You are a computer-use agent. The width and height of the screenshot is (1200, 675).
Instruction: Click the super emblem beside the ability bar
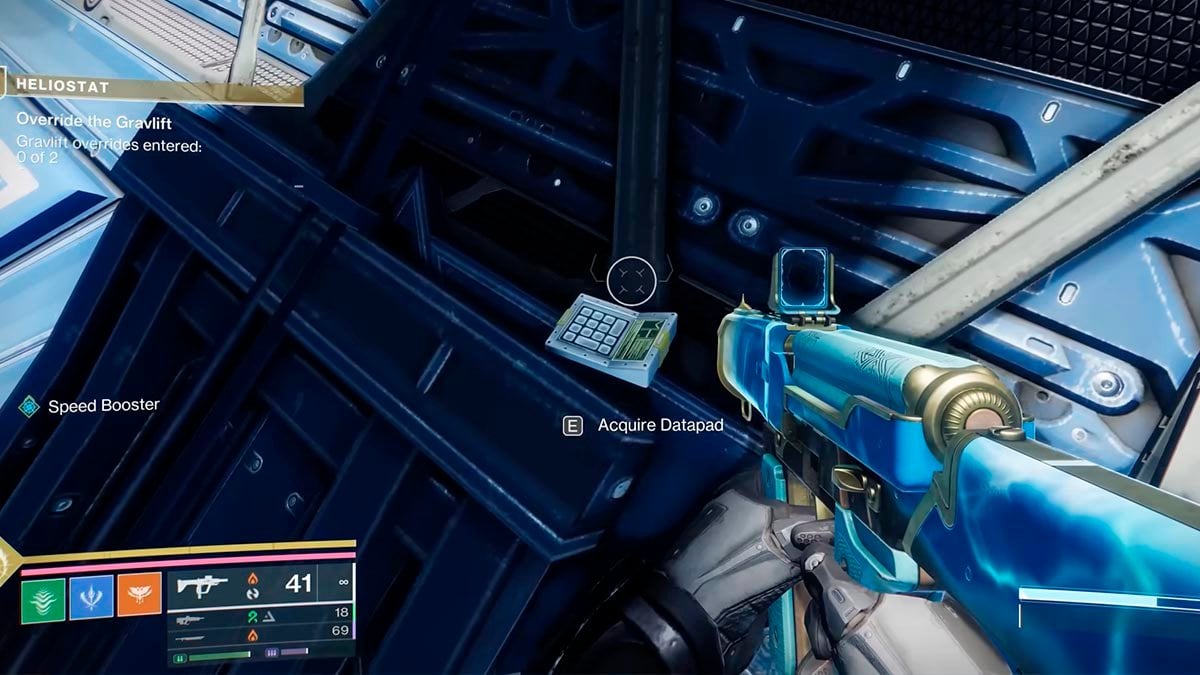[8, 563]
